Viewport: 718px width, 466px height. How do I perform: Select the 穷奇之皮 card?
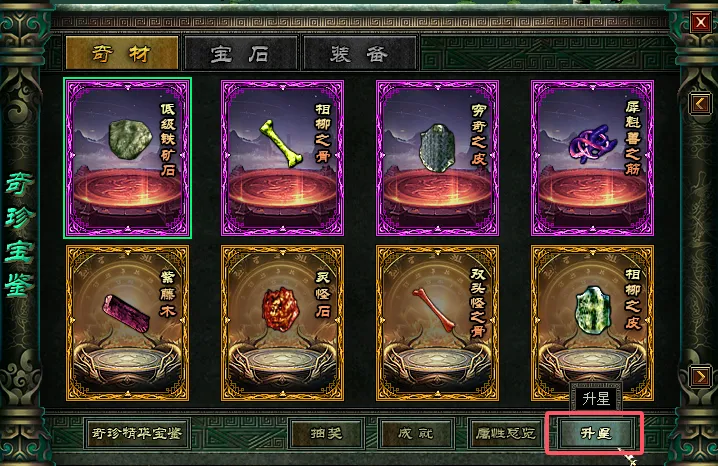[x=437, y=158]
